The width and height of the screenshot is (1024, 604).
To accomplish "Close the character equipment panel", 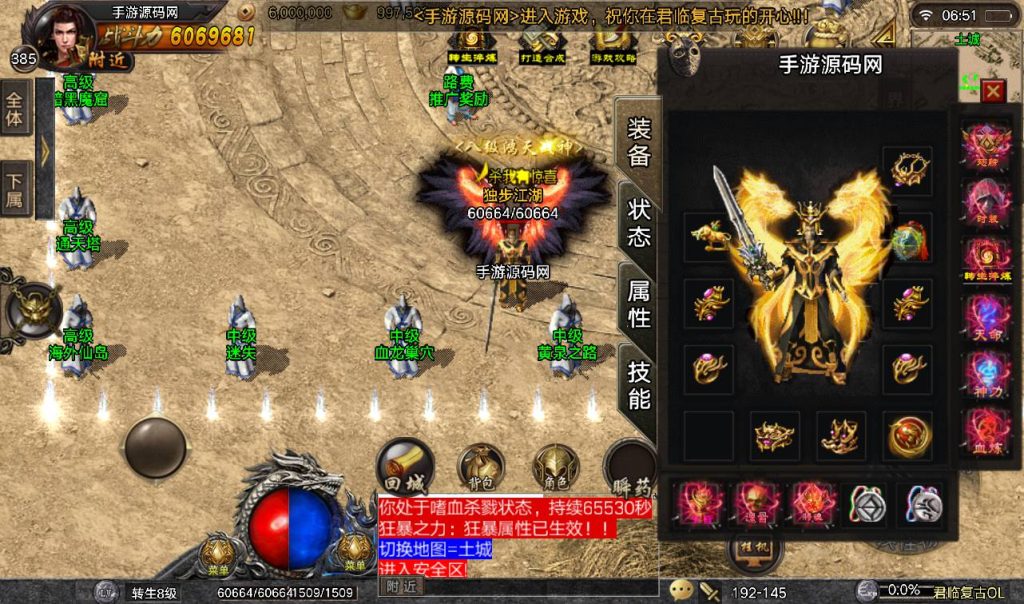I will click(x=992, y=92).
